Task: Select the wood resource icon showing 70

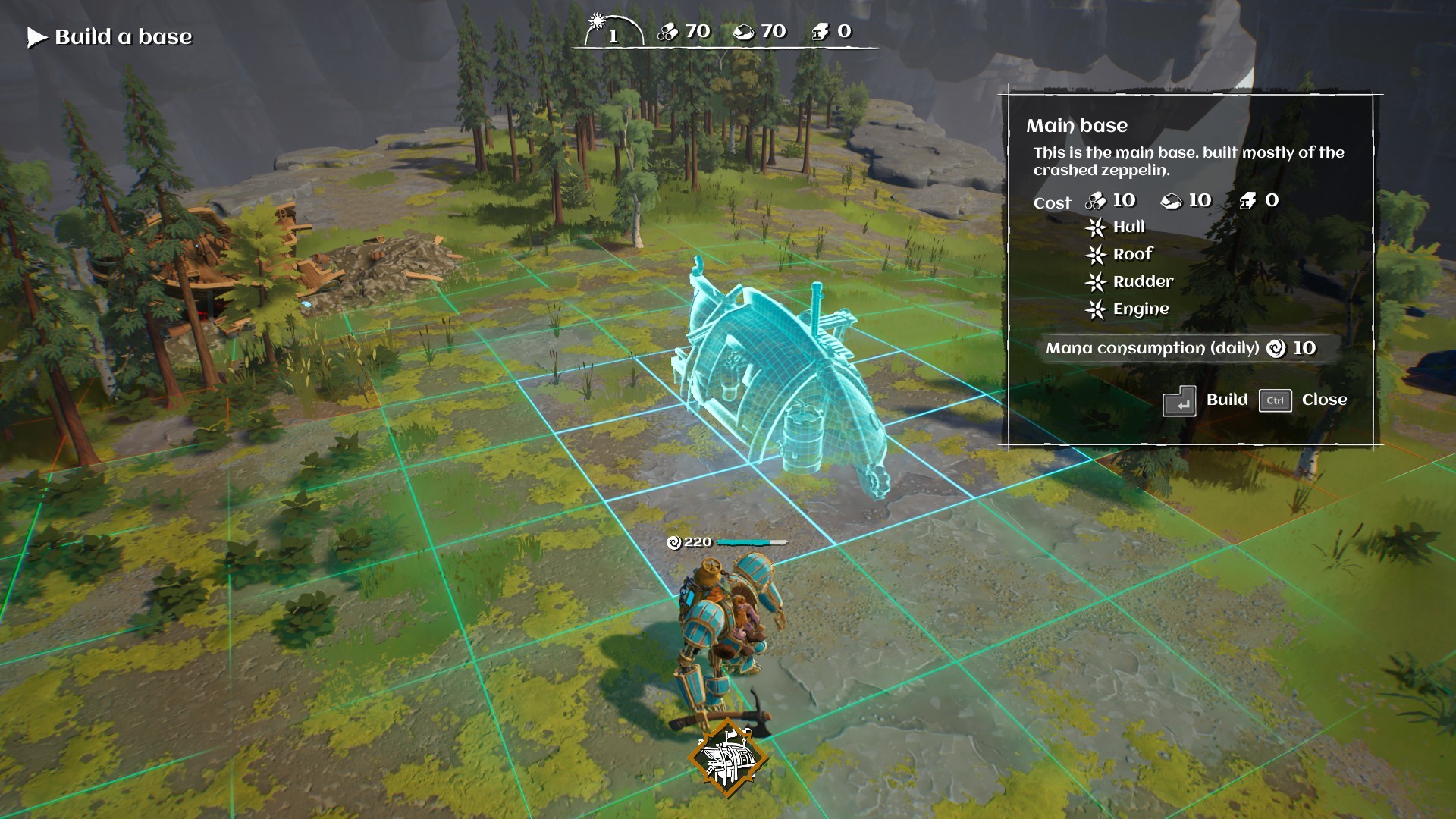Action: (x=667, y=33)
